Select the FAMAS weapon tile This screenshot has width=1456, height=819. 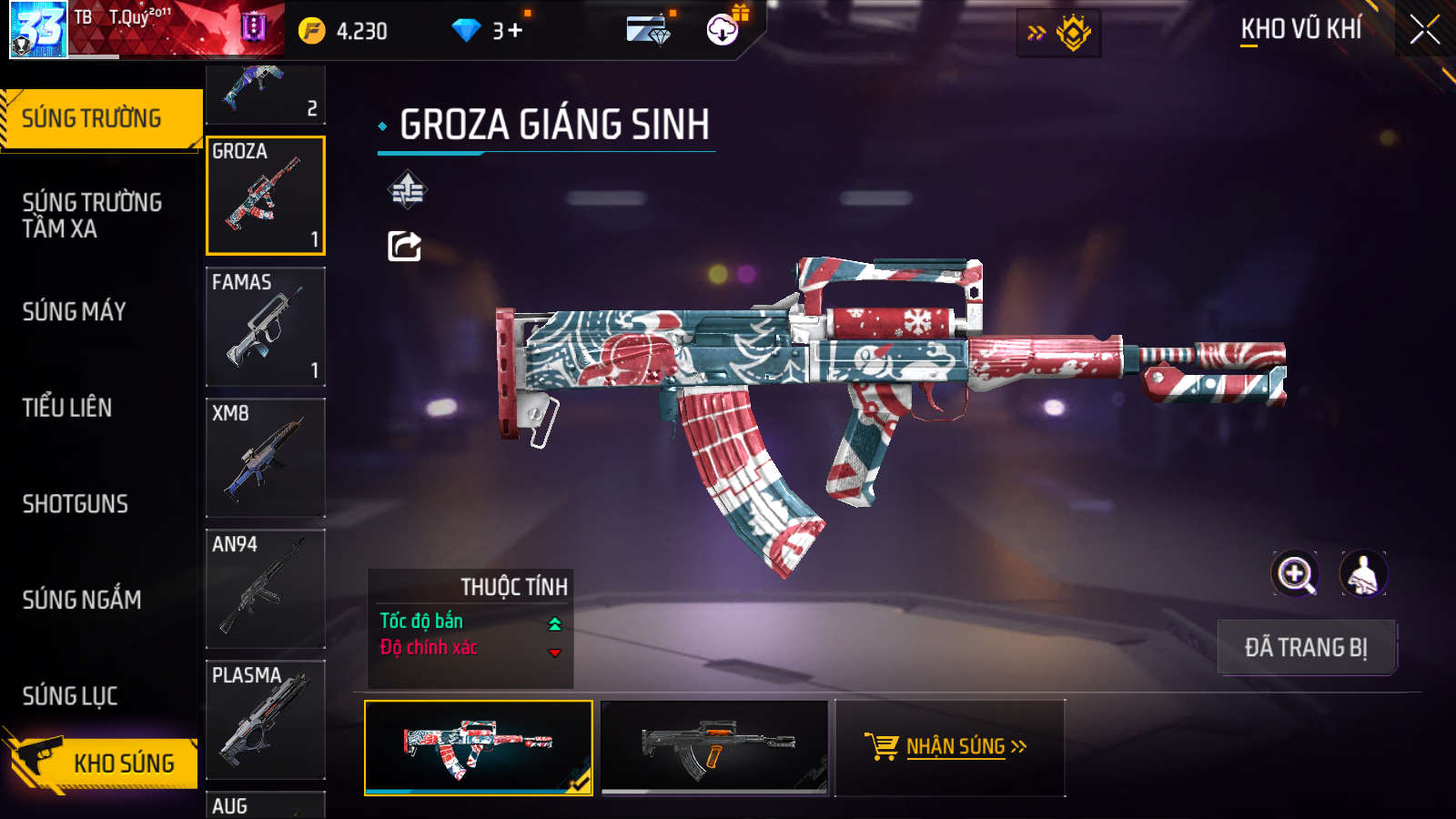pos(265,327)
